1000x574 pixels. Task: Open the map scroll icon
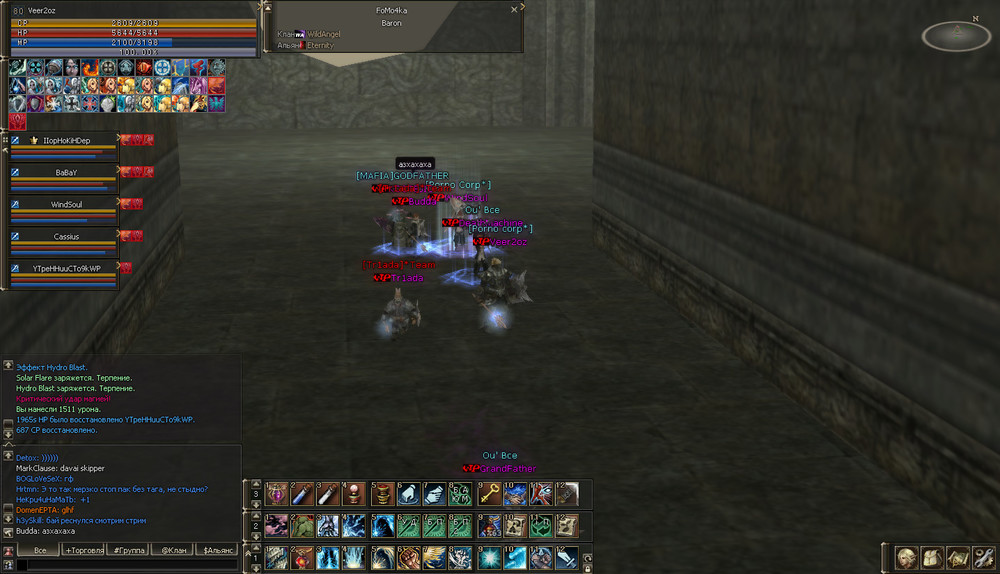click(x=956, y=557)
